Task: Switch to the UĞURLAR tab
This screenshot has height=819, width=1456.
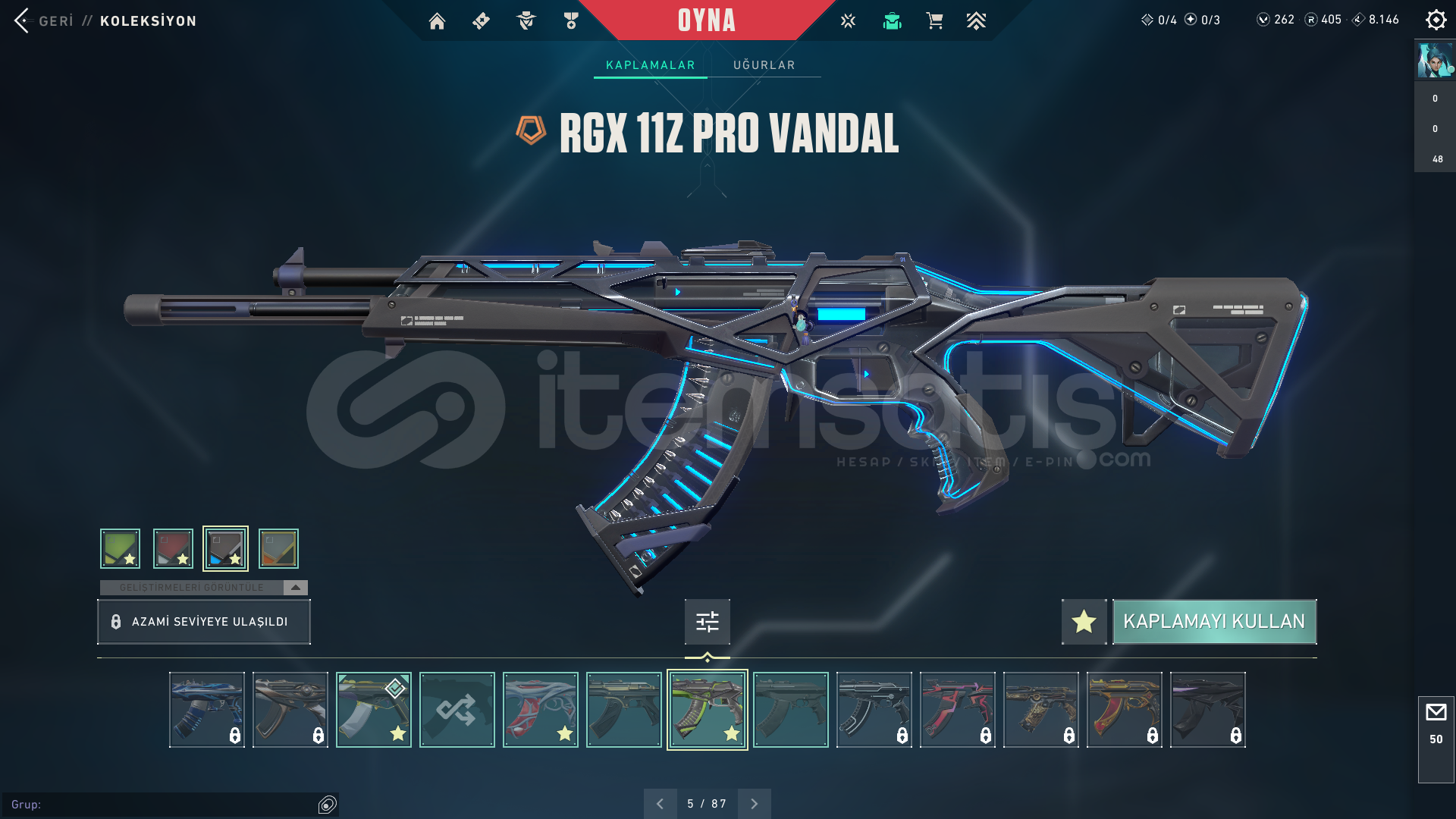Action: click(x=764, y=64)
